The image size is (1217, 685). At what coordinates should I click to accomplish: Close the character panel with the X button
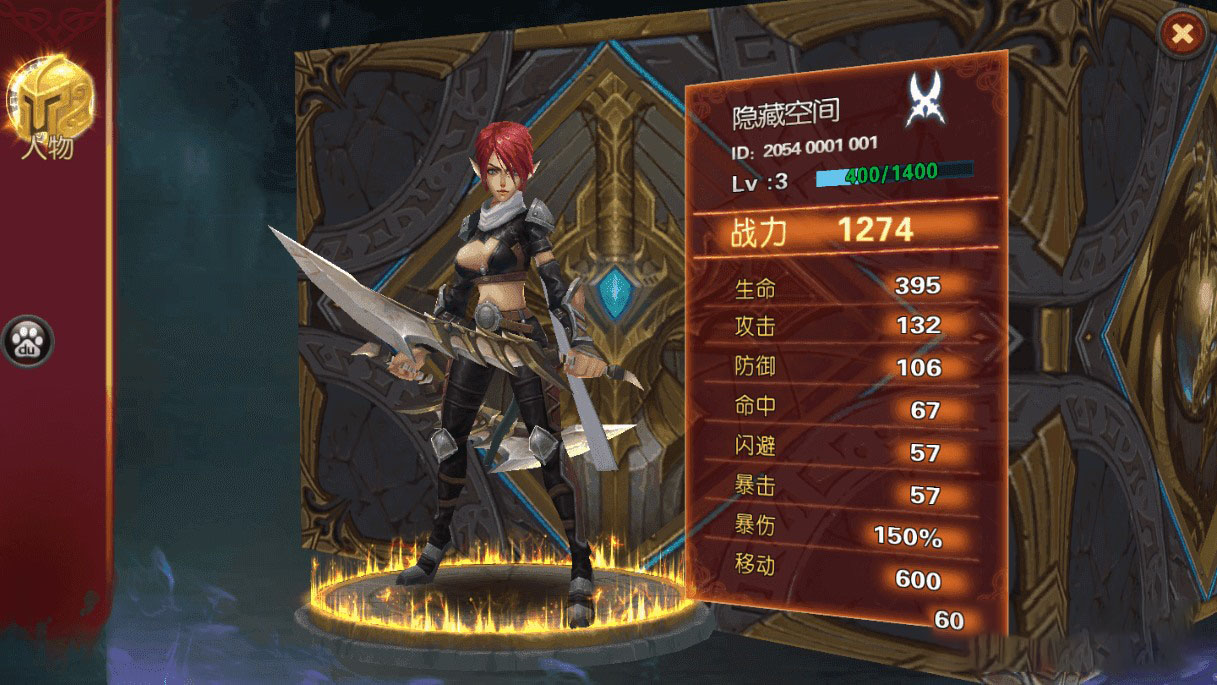point(1183,35)
